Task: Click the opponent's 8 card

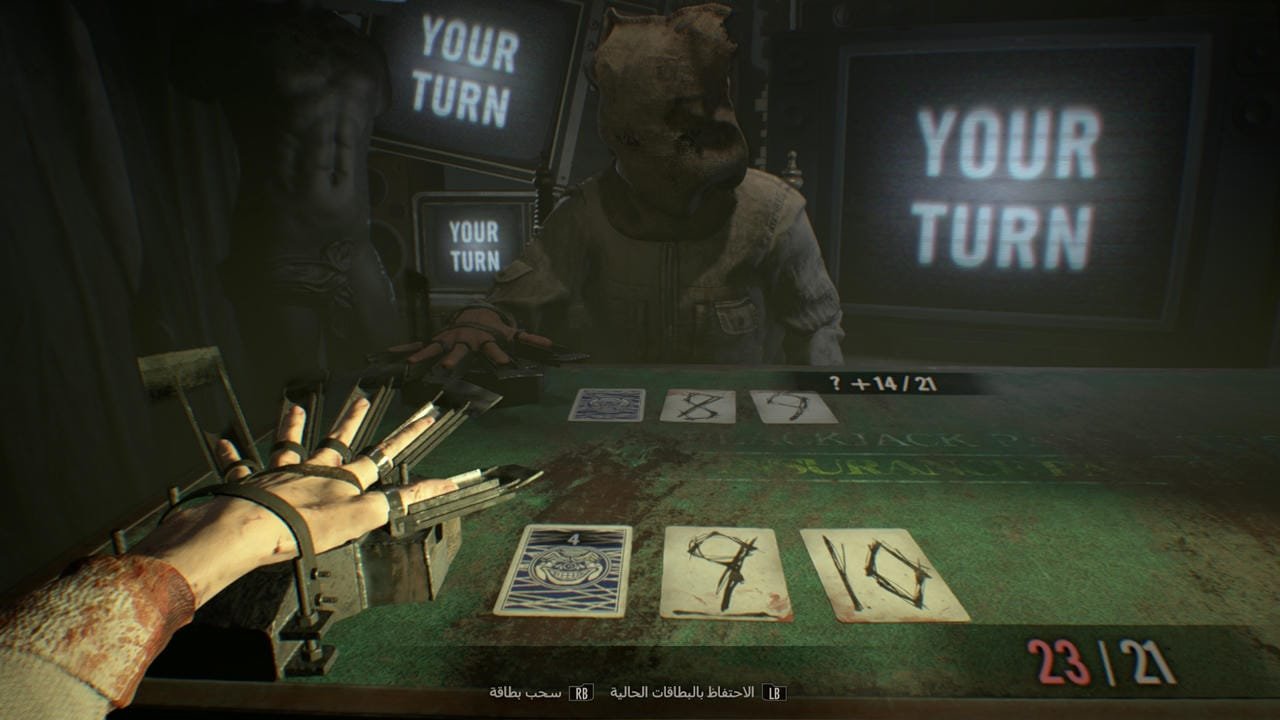Action: coord(698,405)
